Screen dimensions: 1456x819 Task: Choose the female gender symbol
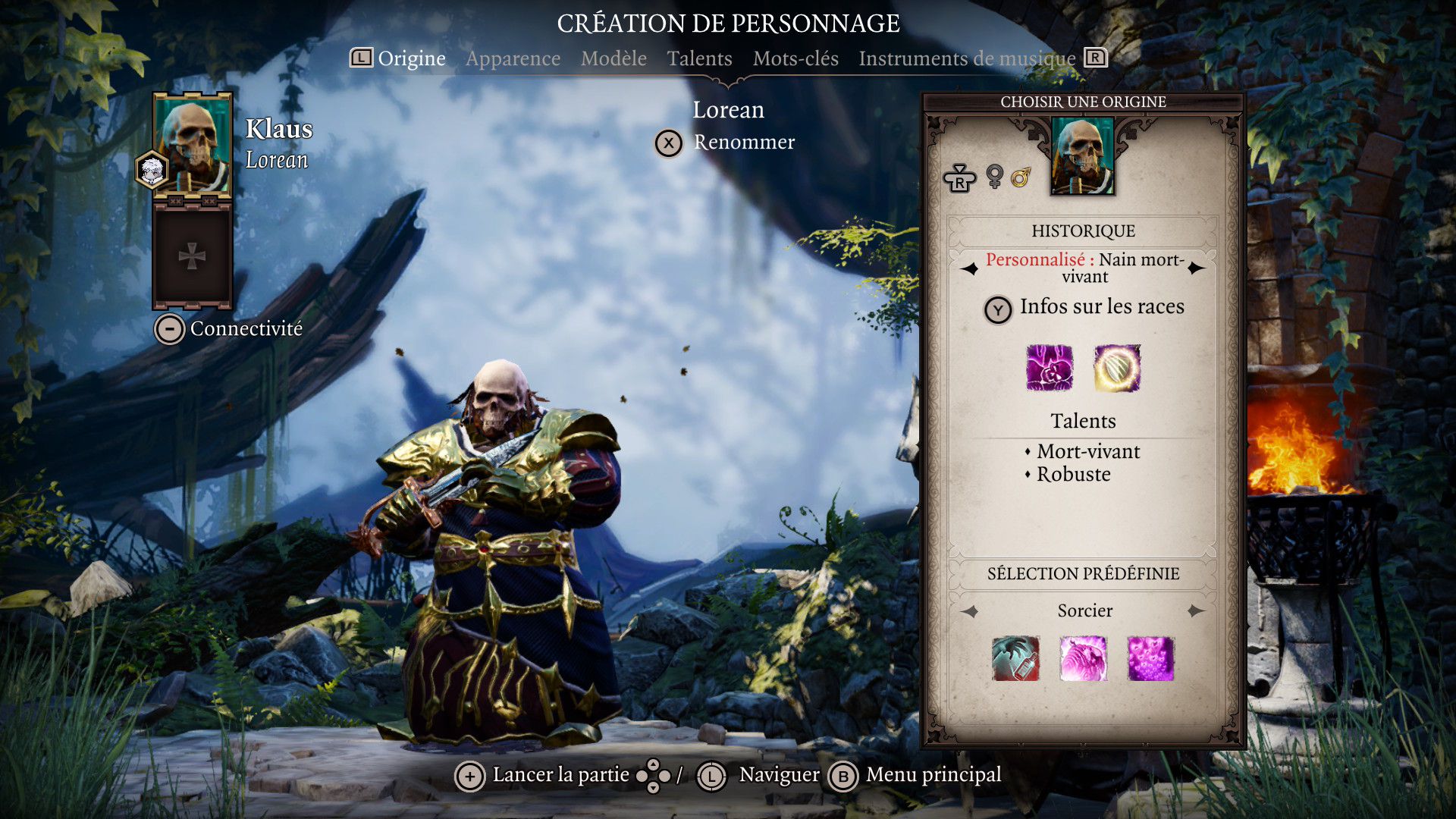point(994,177)
